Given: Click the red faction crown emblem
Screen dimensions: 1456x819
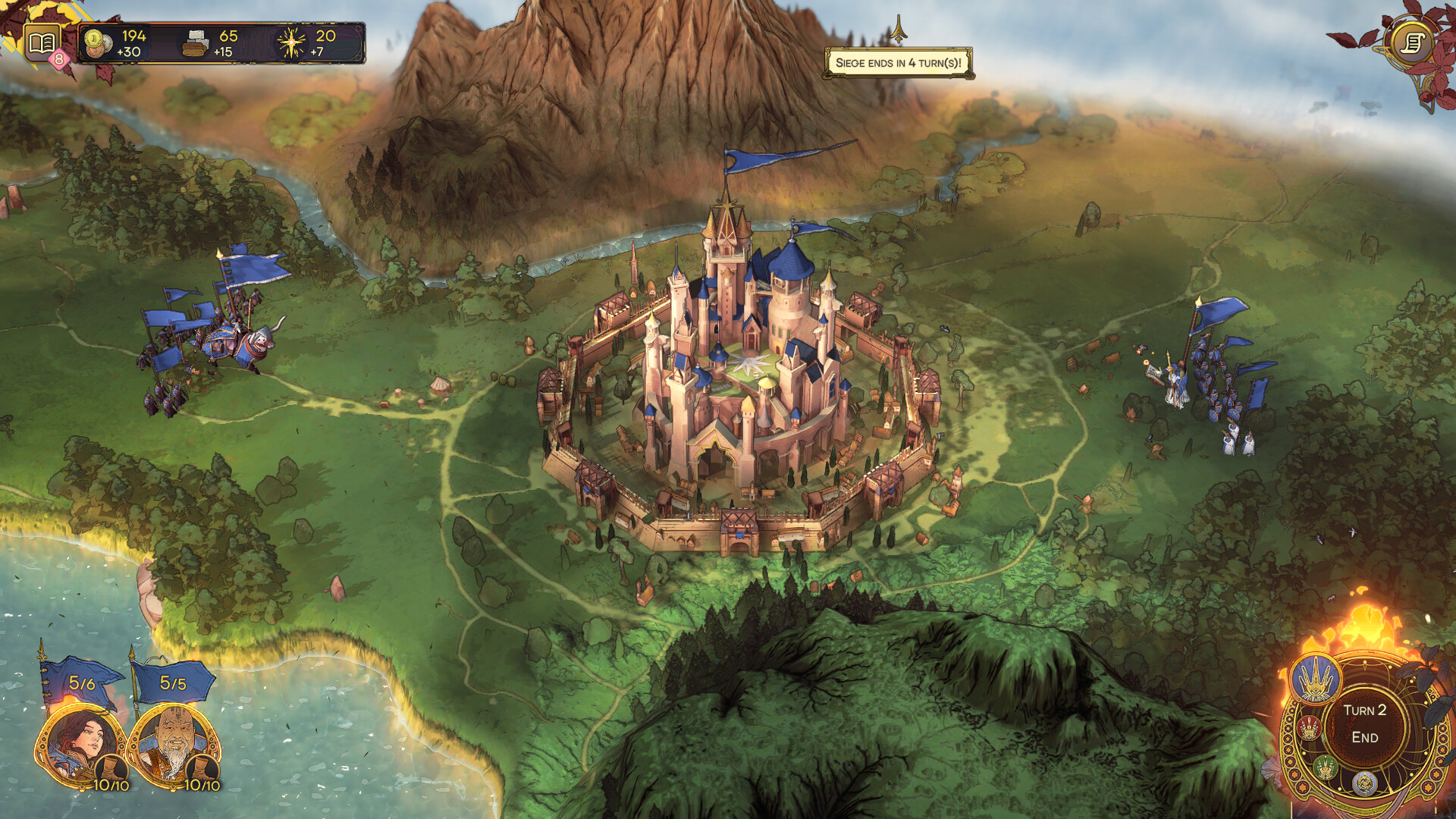Looking at the screenshot, I should [x=1309, y=728].
